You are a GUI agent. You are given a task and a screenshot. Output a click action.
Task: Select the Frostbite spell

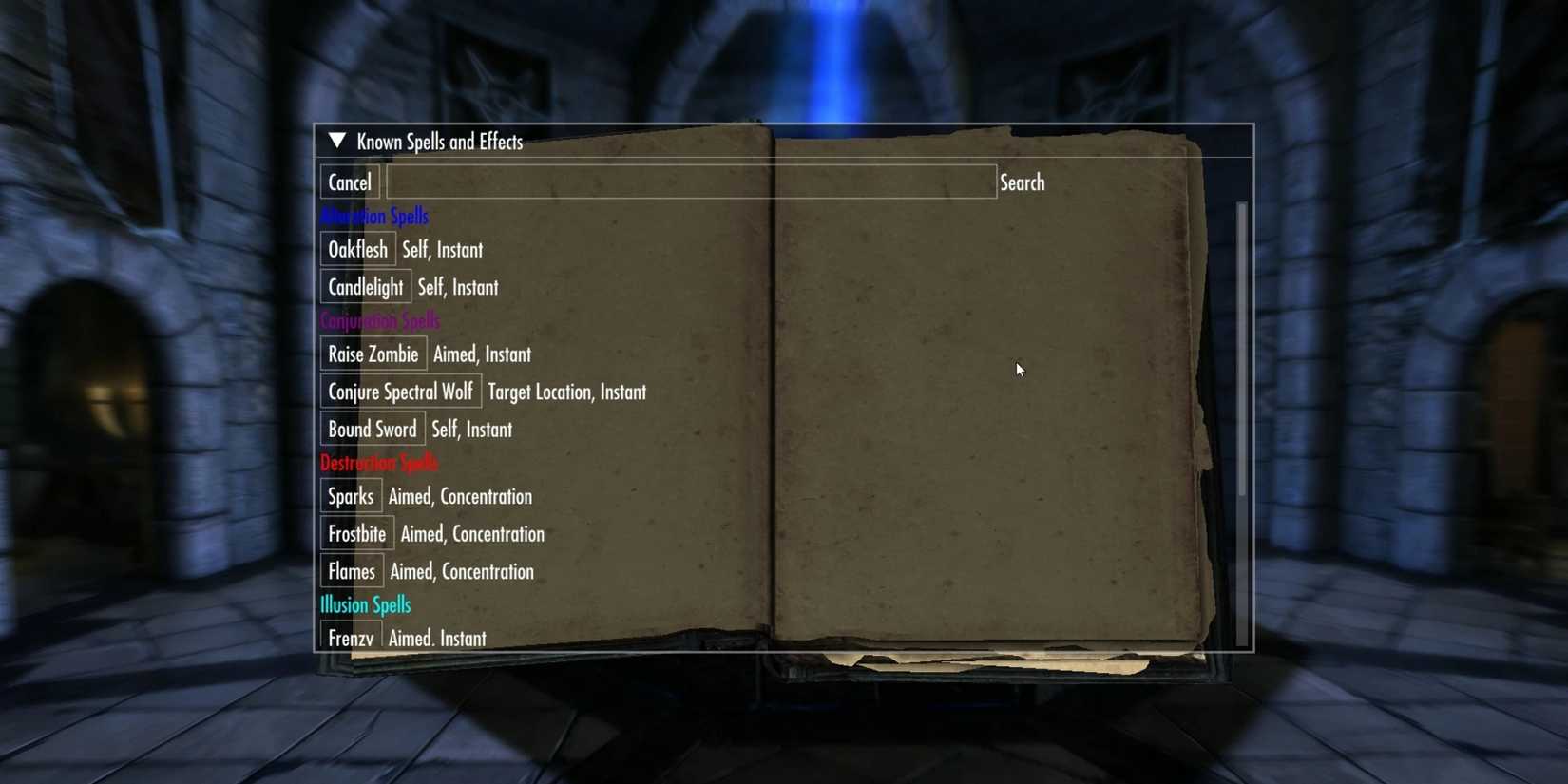[355, 533]
